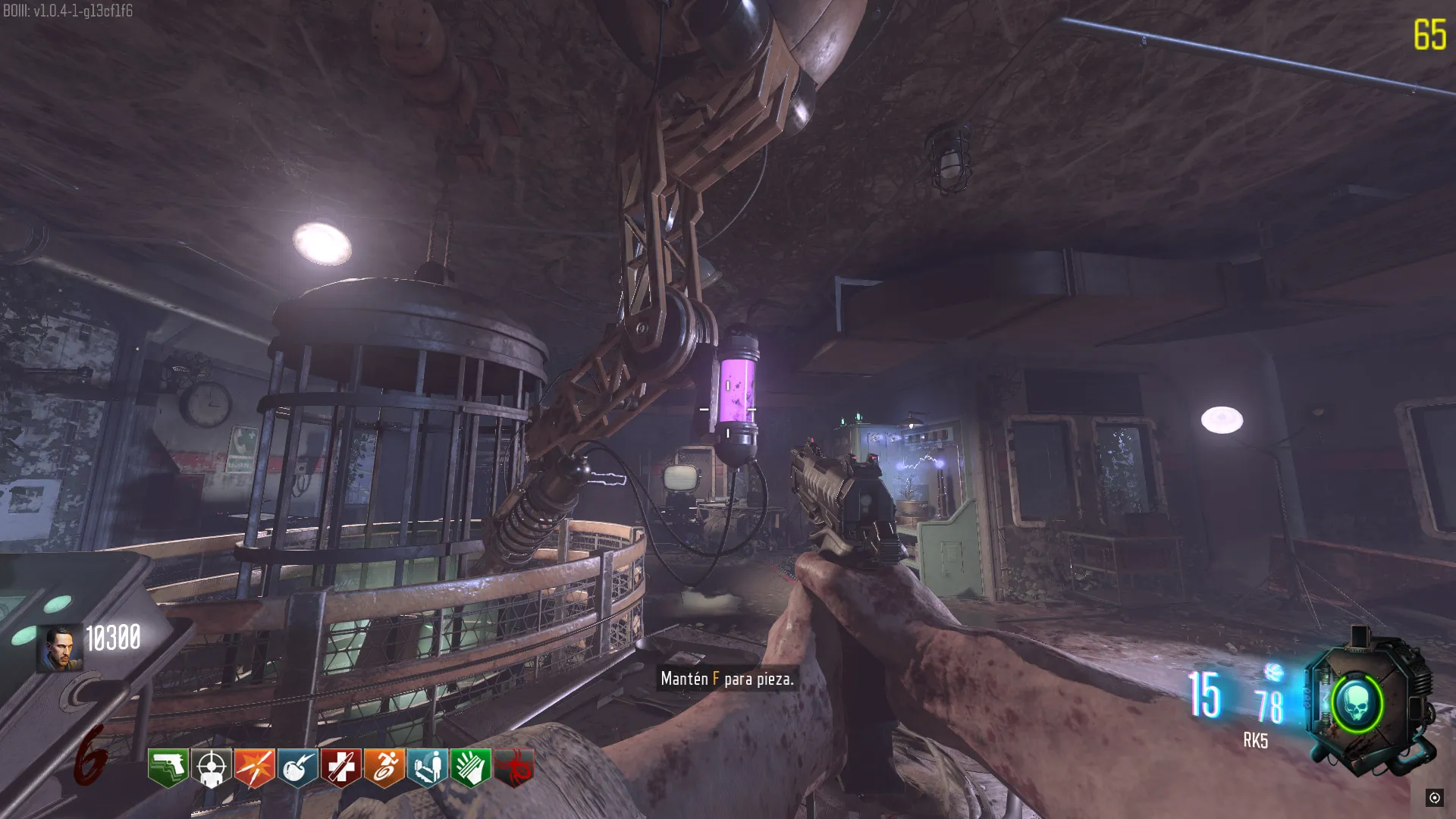Activate the green skull special weapon gauge
Viewport: 1456px width, 819px height.
1357,704
